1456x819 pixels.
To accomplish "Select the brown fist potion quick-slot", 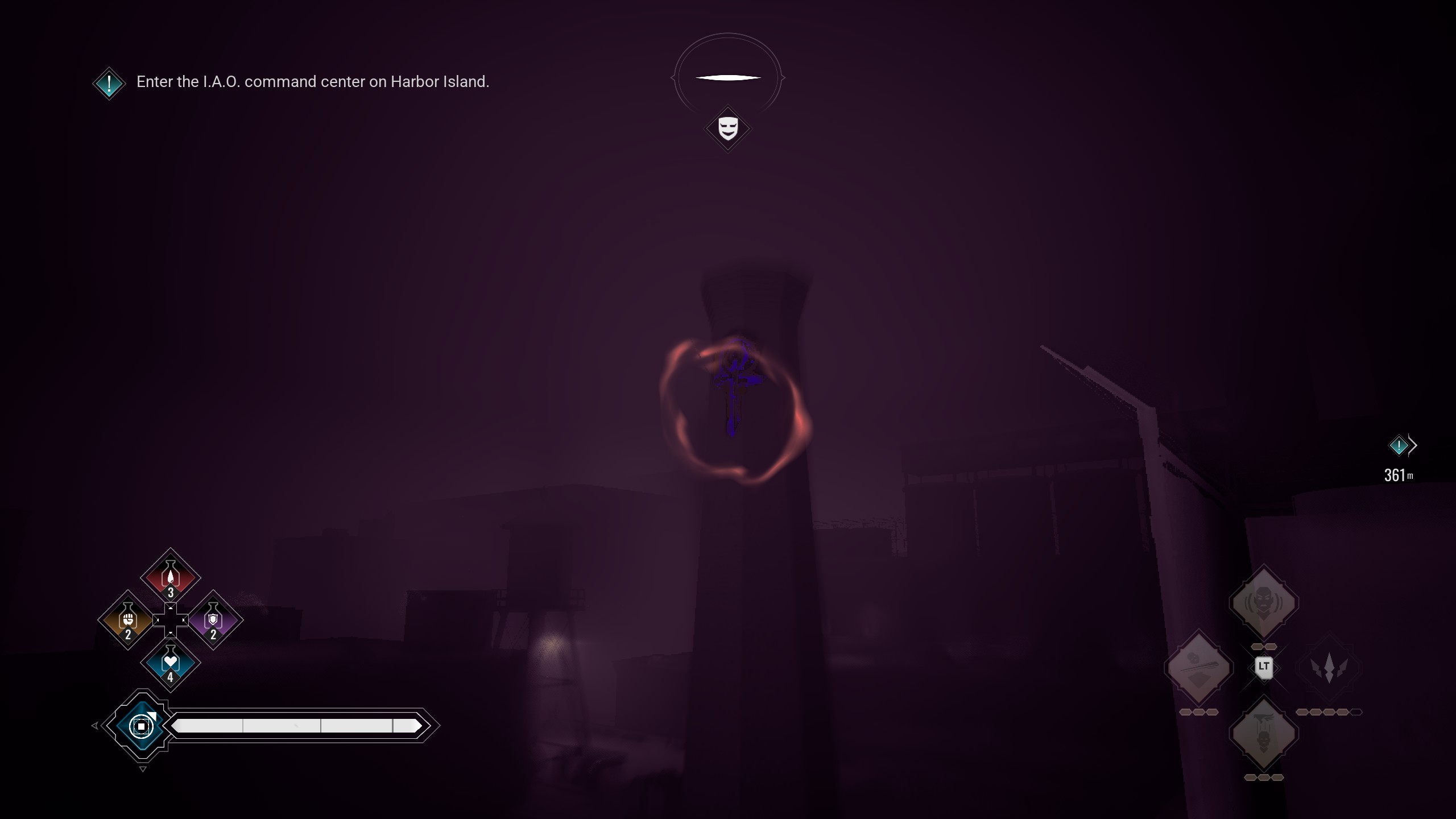I will (x=127, y=620).
